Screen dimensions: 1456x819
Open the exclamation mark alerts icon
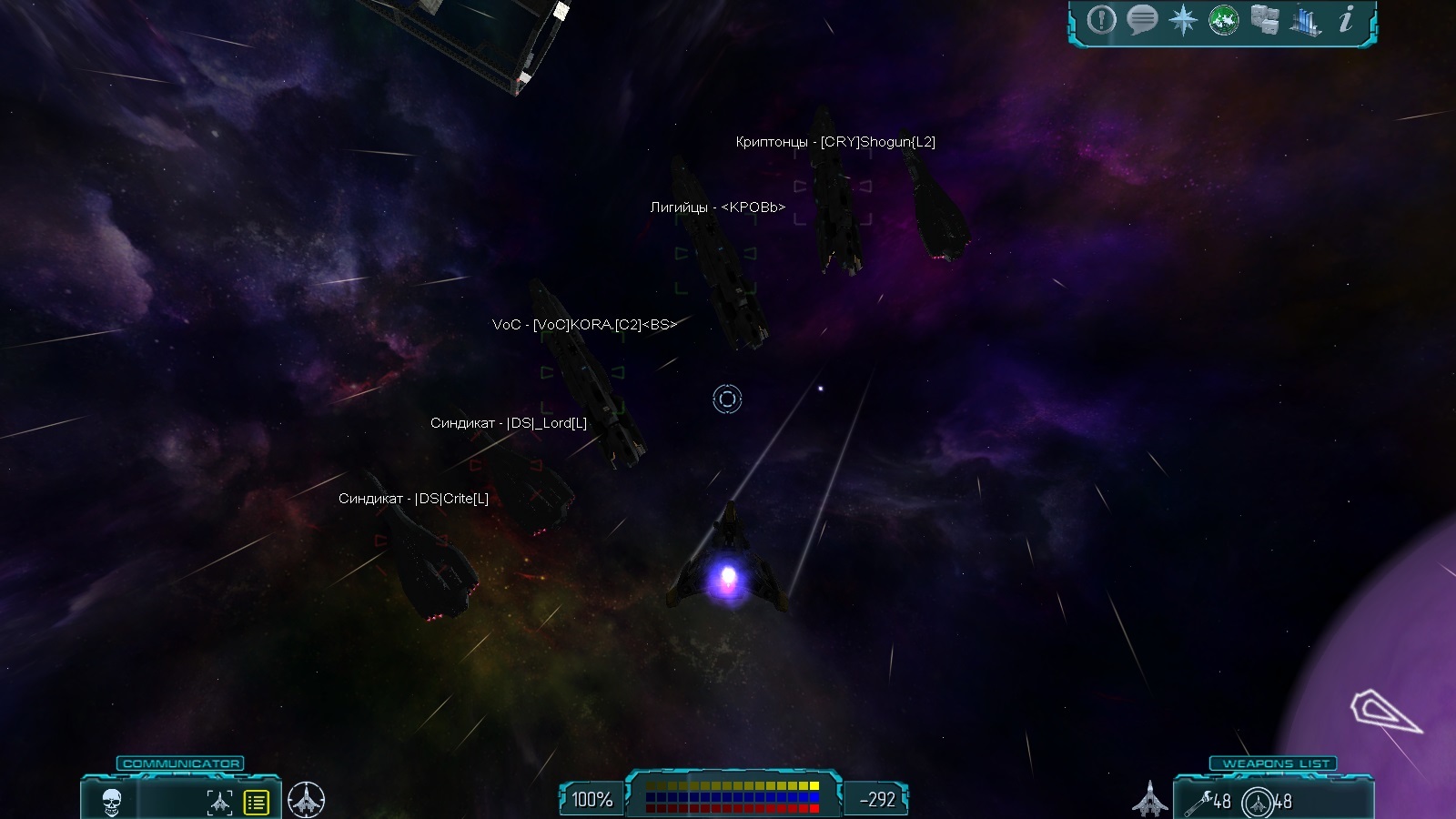tap(1101, 20)
